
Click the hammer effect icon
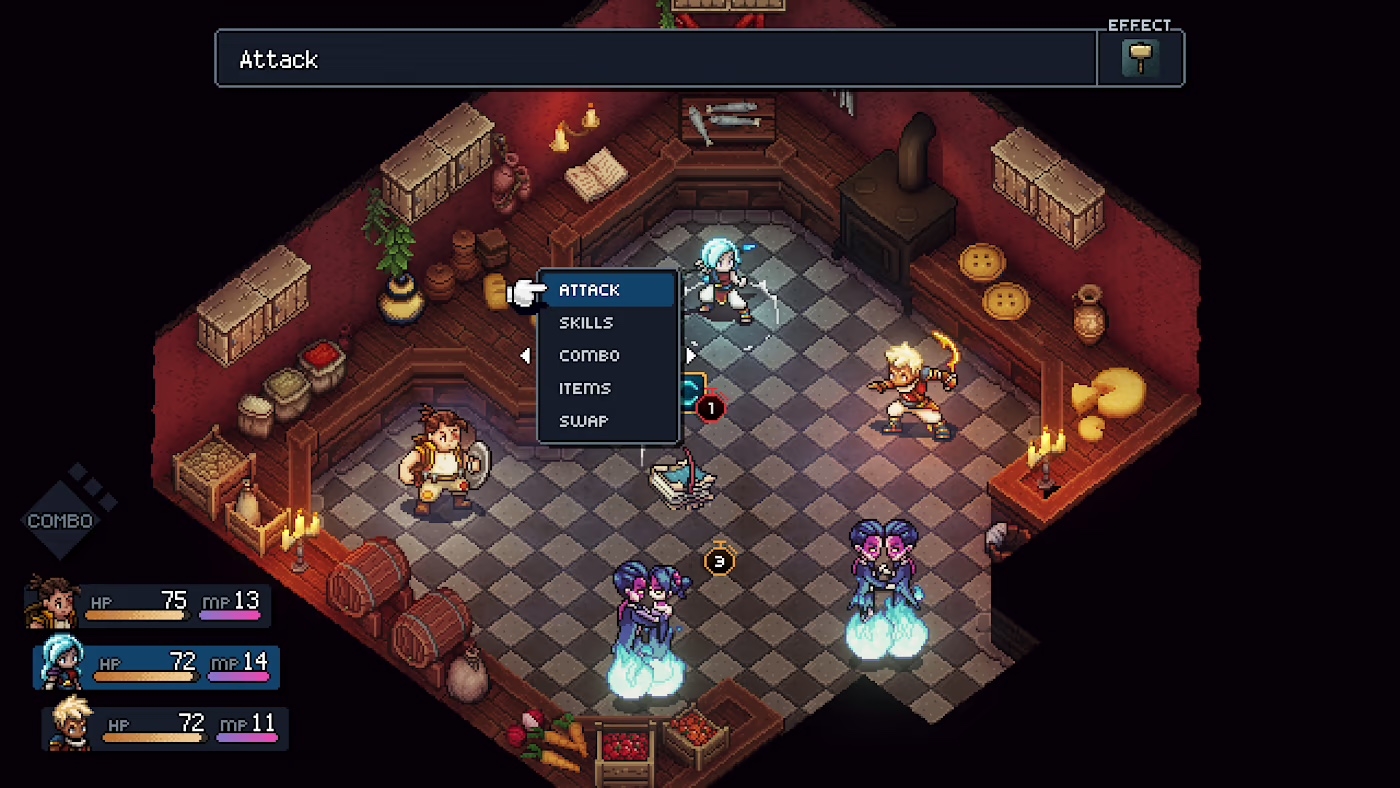pyautogui.click(x=1140, y=58)
